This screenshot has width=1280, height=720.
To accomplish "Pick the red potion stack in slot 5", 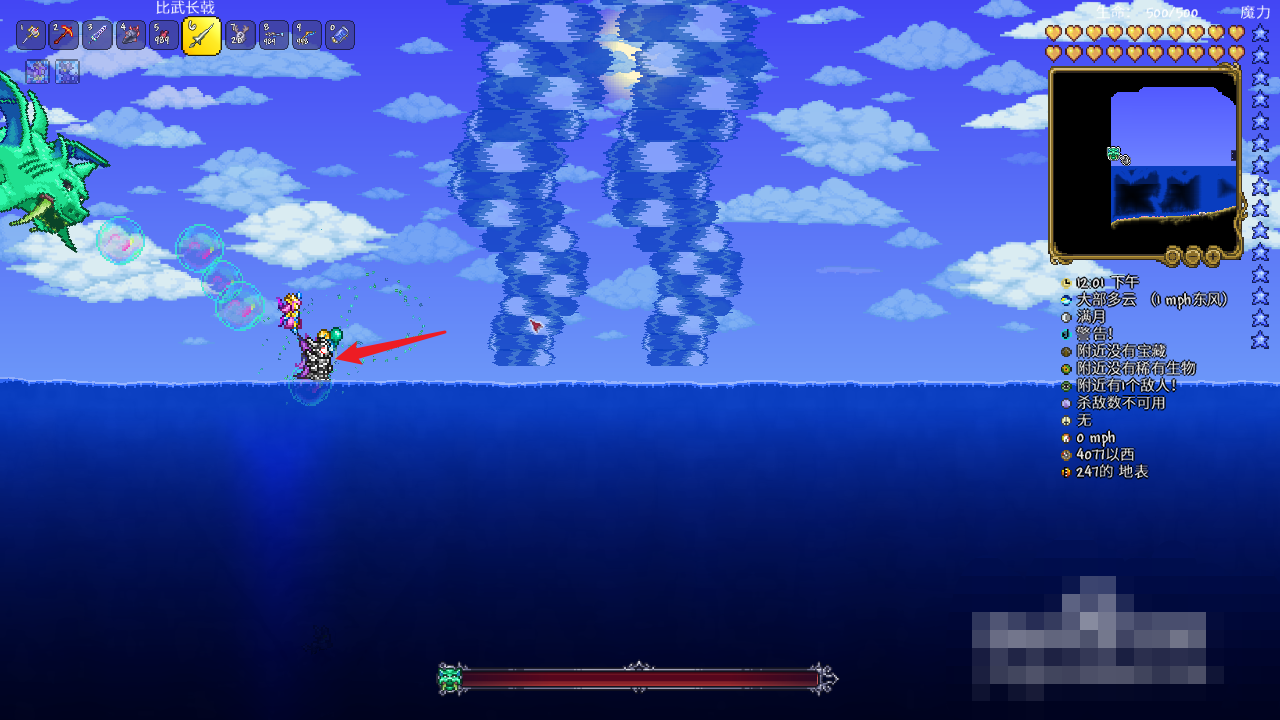I will point(163,35).
